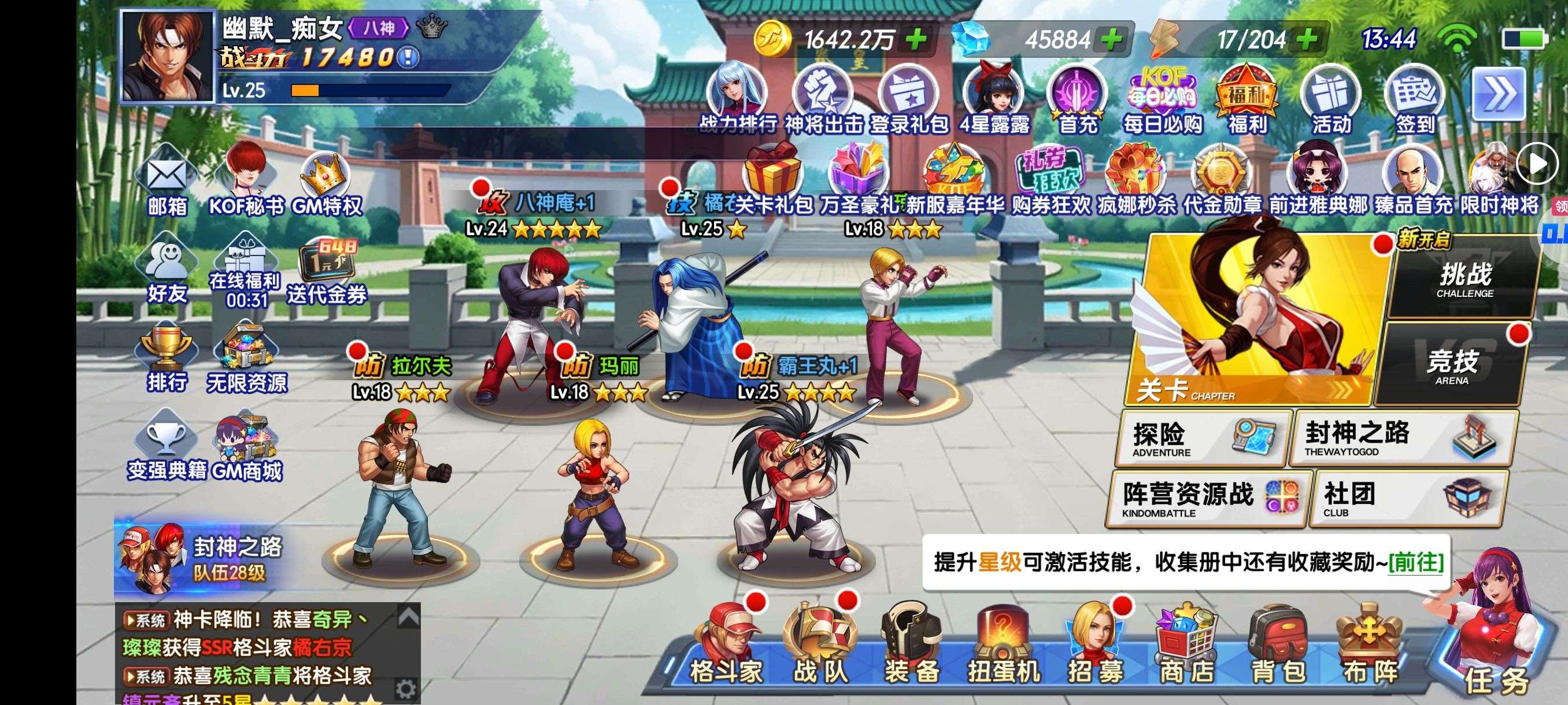Image resolution: width=1568 pixels, height=705 pixels.
Task: Select the 探险 Adventure button
Action: coord(1203,438)
